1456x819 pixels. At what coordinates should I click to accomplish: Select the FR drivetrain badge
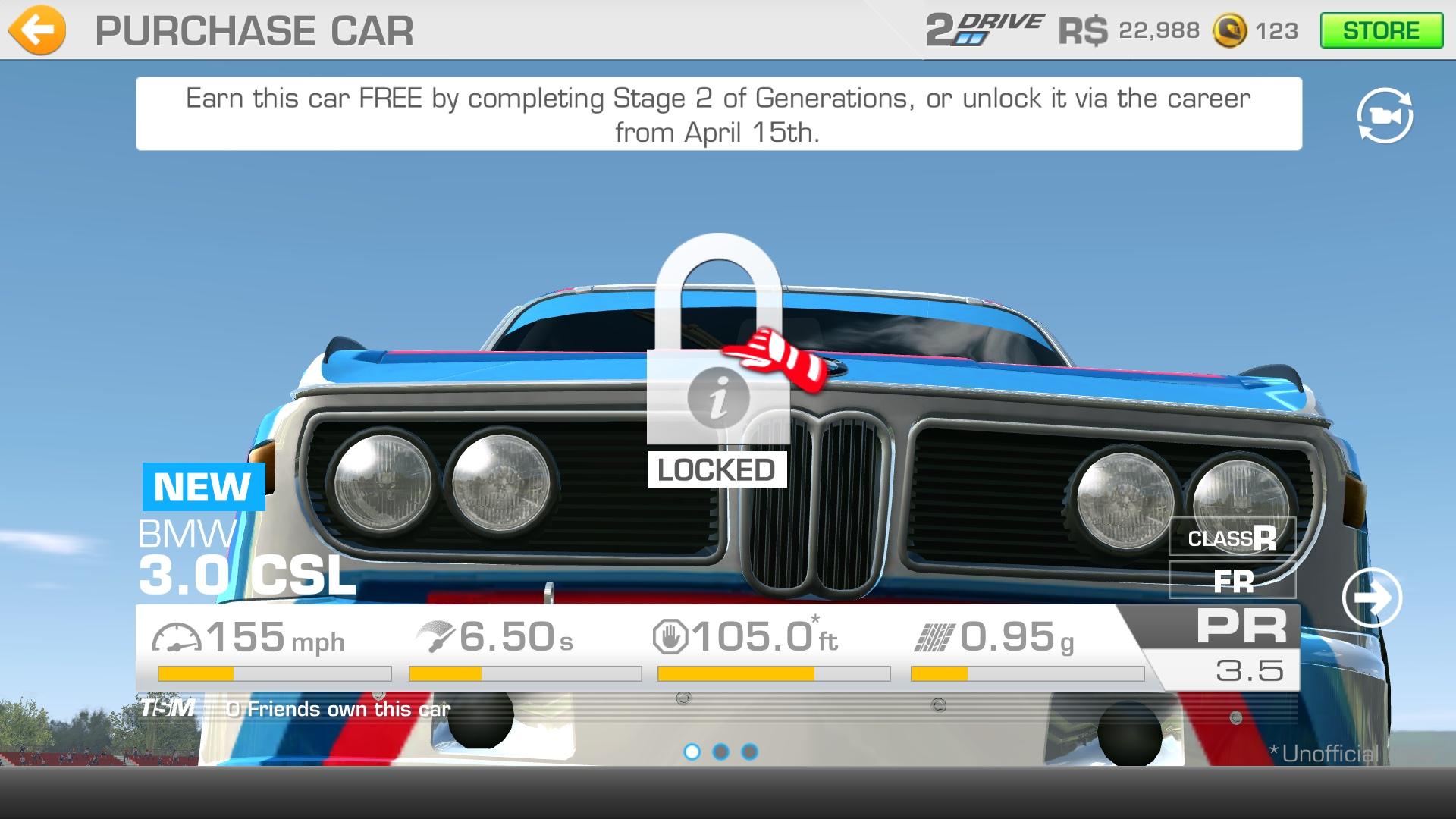(x=1232, y=582)
